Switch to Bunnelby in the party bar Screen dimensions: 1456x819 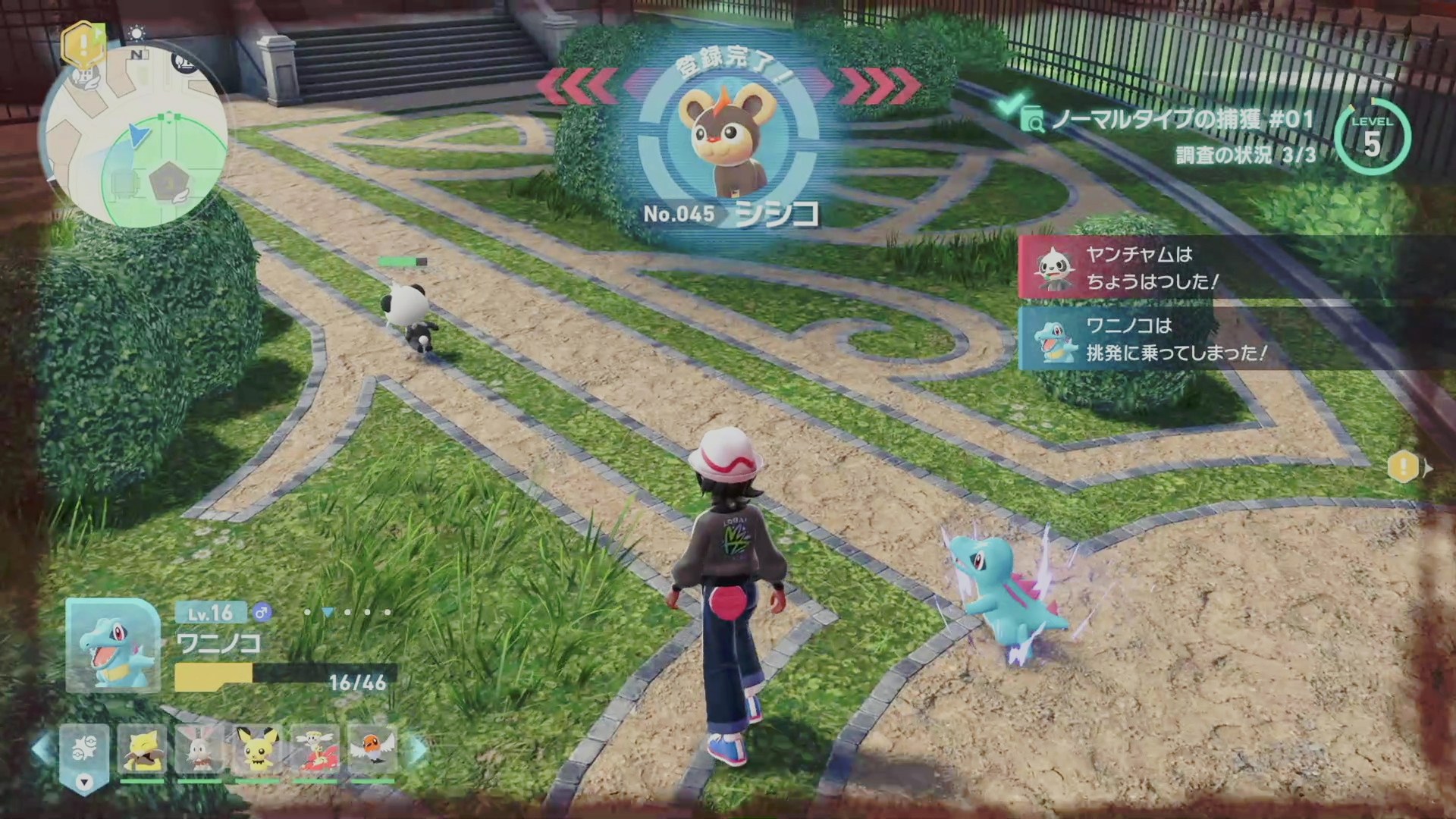coord(199,750)
